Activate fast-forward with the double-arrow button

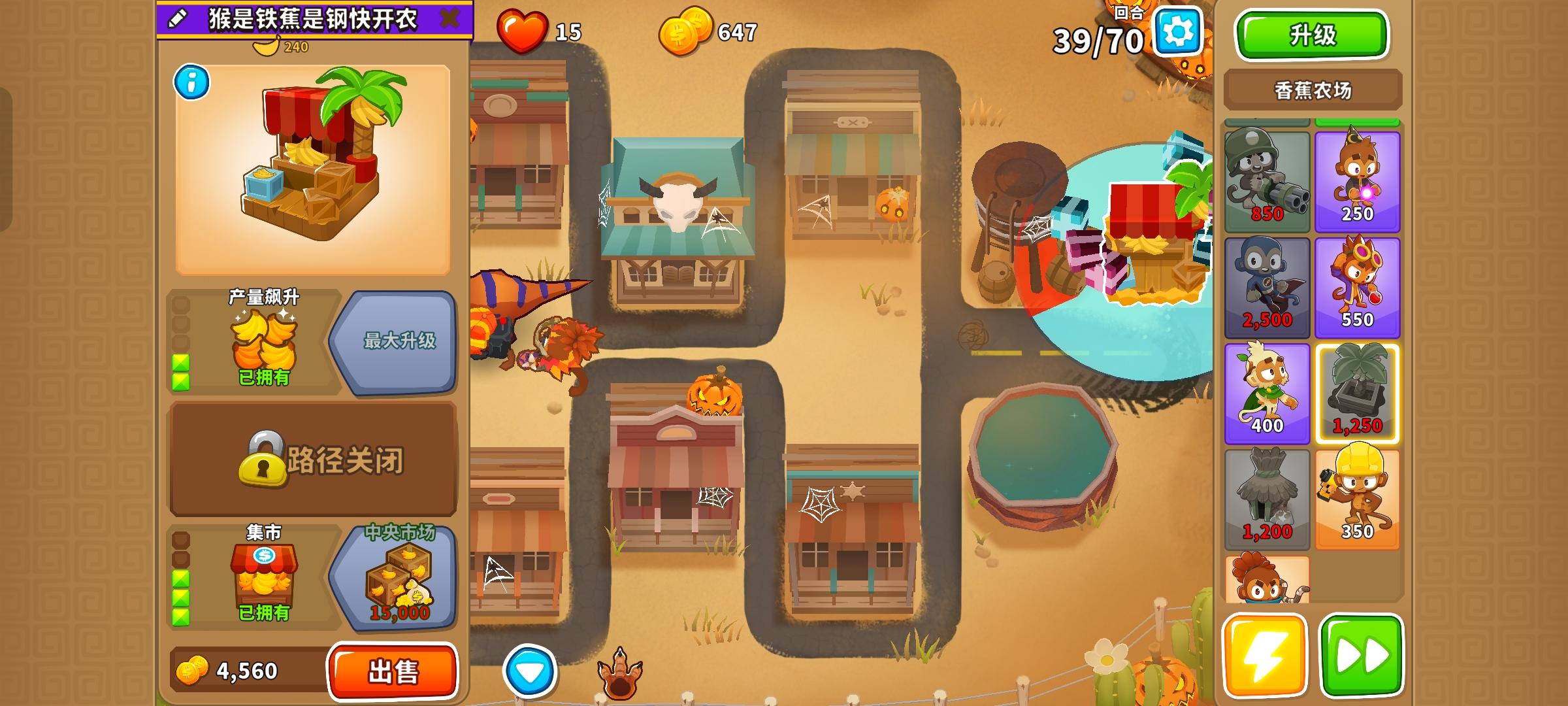(1361, 656)
